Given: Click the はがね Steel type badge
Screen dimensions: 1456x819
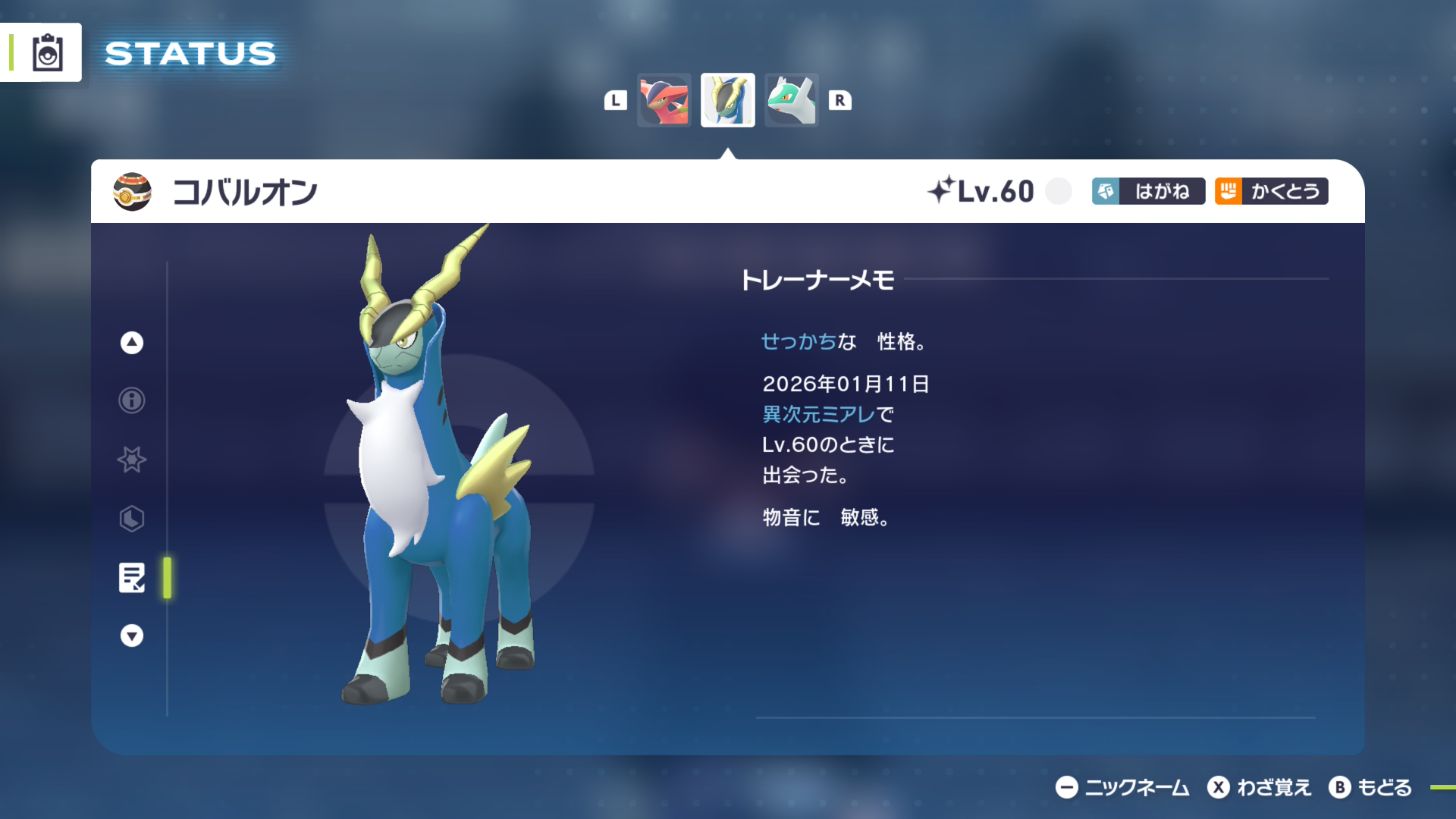Looking at the screenshot, I should click(x=1148, y=191).
